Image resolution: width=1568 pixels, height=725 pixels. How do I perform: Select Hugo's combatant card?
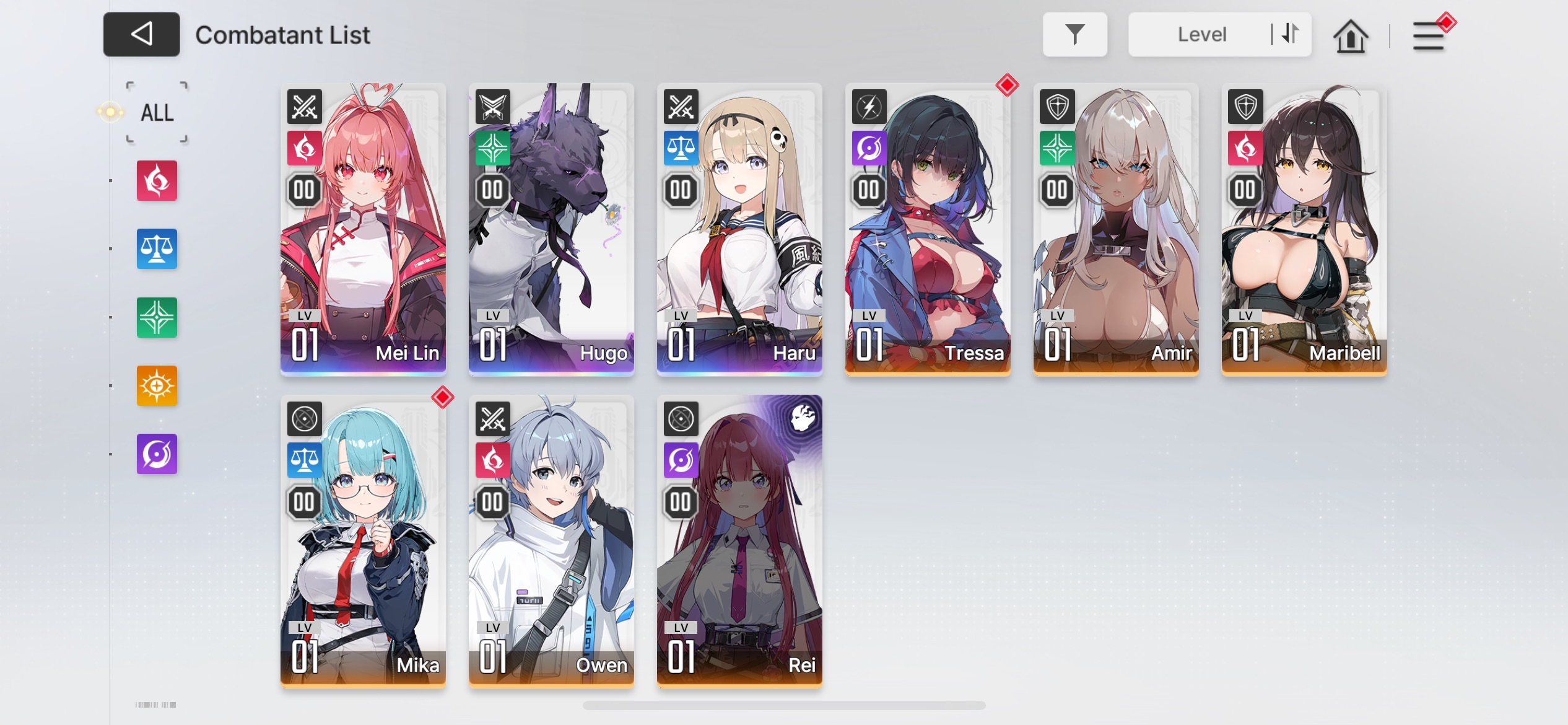tap(551, 229)
